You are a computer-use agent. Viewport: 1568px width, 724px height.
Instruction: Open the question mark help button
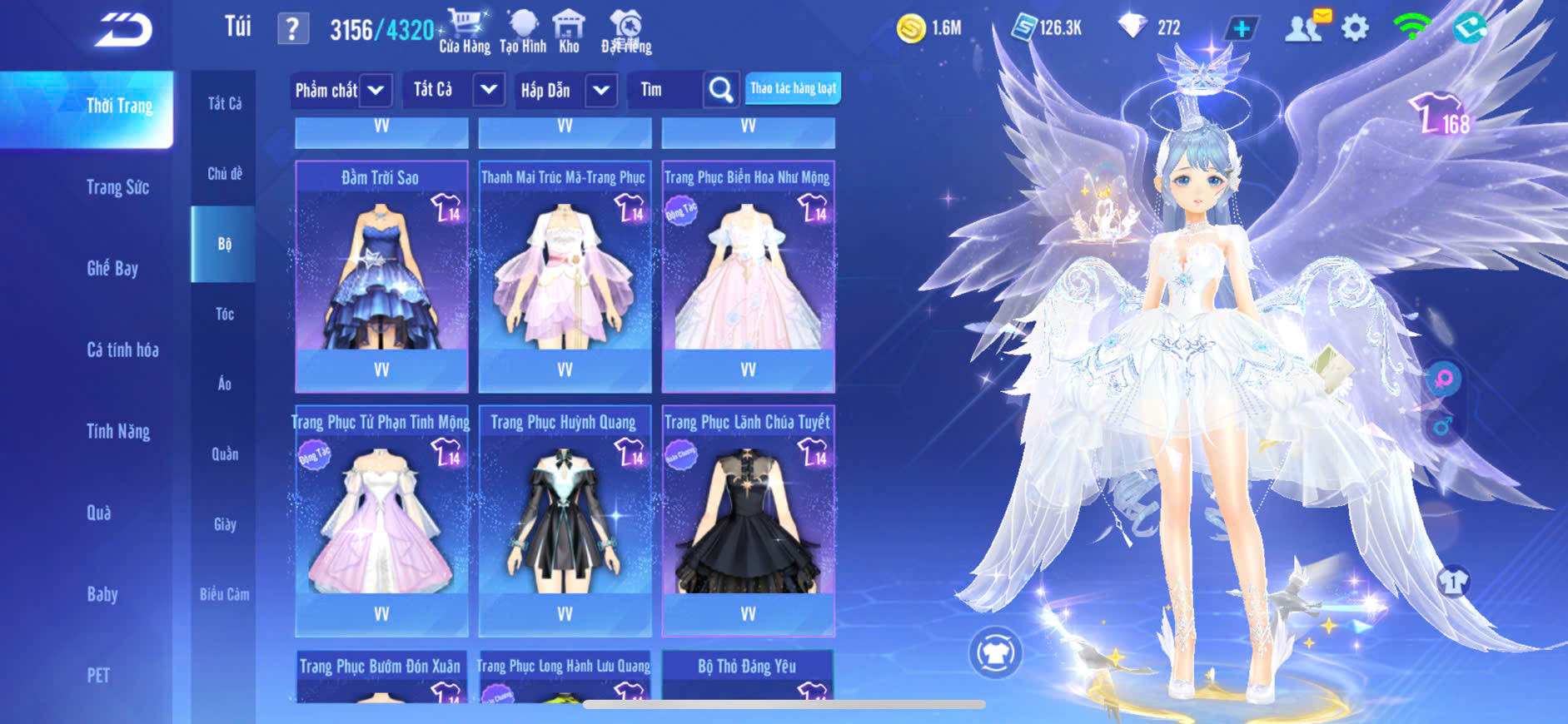tap(292, 29)
